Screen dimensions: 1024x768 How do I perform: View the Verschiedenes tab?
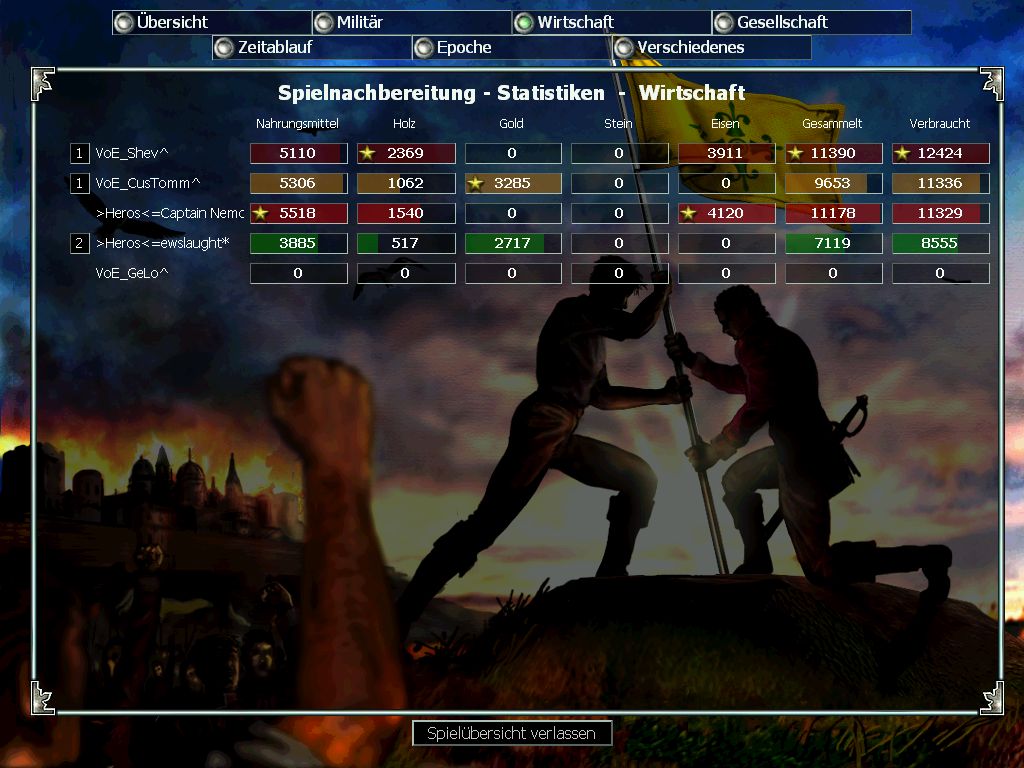point(711,47)
